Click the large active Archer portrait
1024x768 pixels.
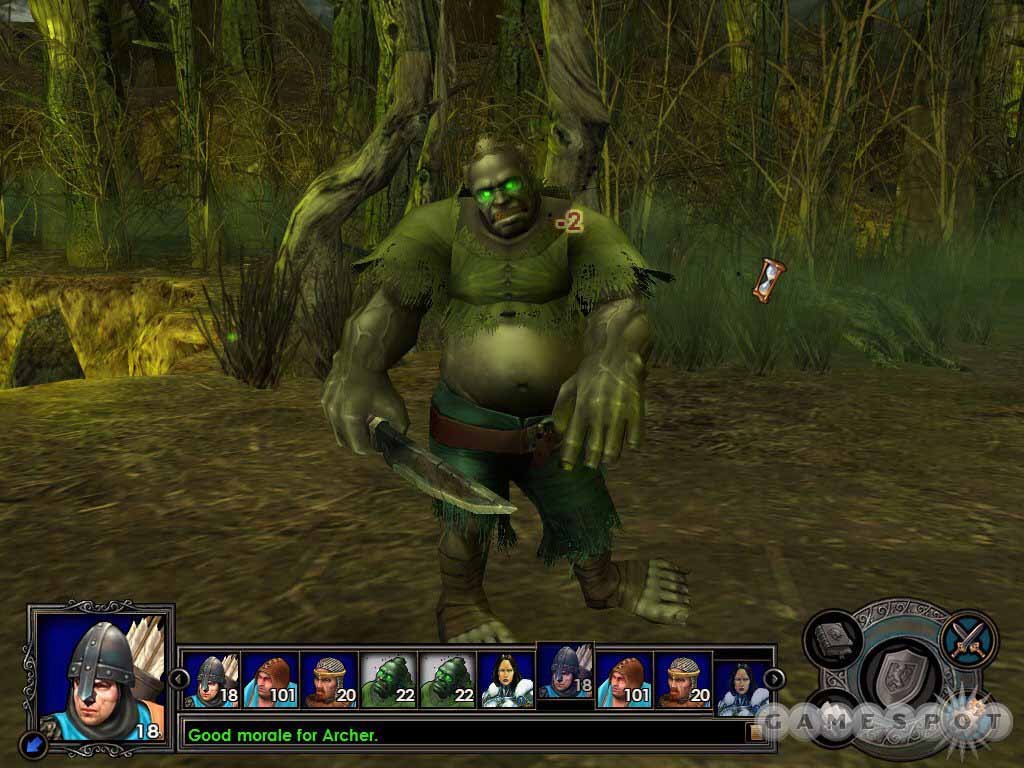(98, 675)
